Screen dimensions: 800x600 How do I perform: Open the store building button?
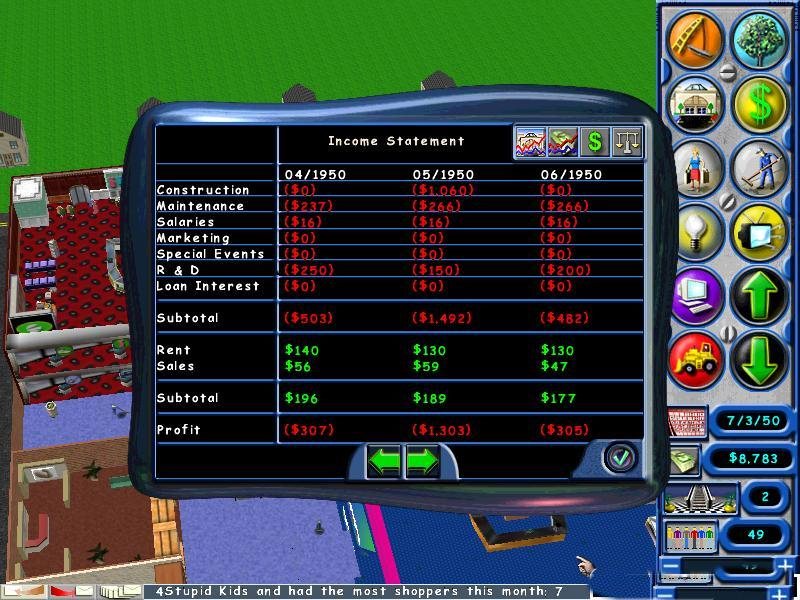[x=693, y=101]
